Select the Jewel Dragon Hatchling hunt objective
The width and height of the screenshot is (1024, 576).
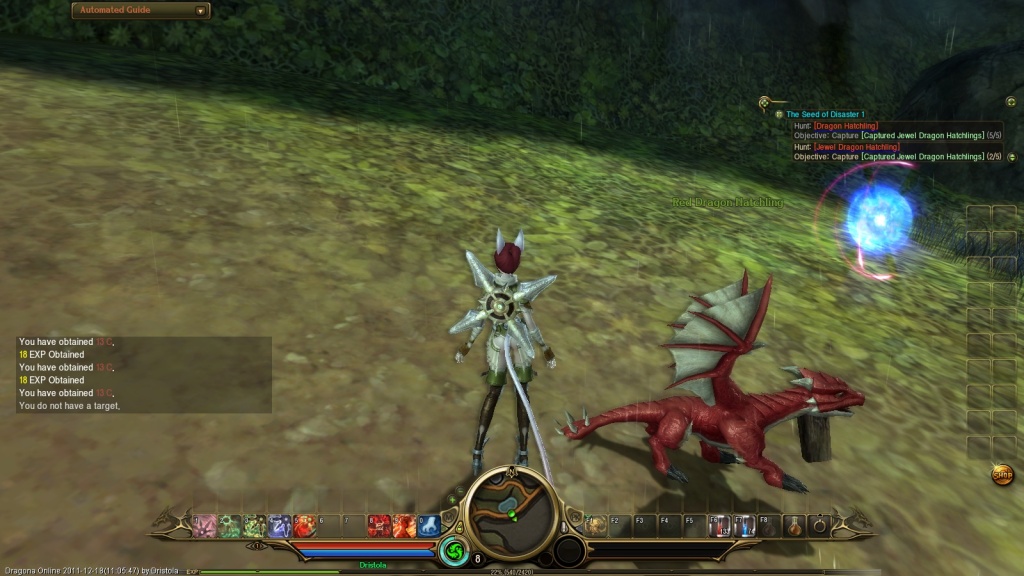coord(856,147)
